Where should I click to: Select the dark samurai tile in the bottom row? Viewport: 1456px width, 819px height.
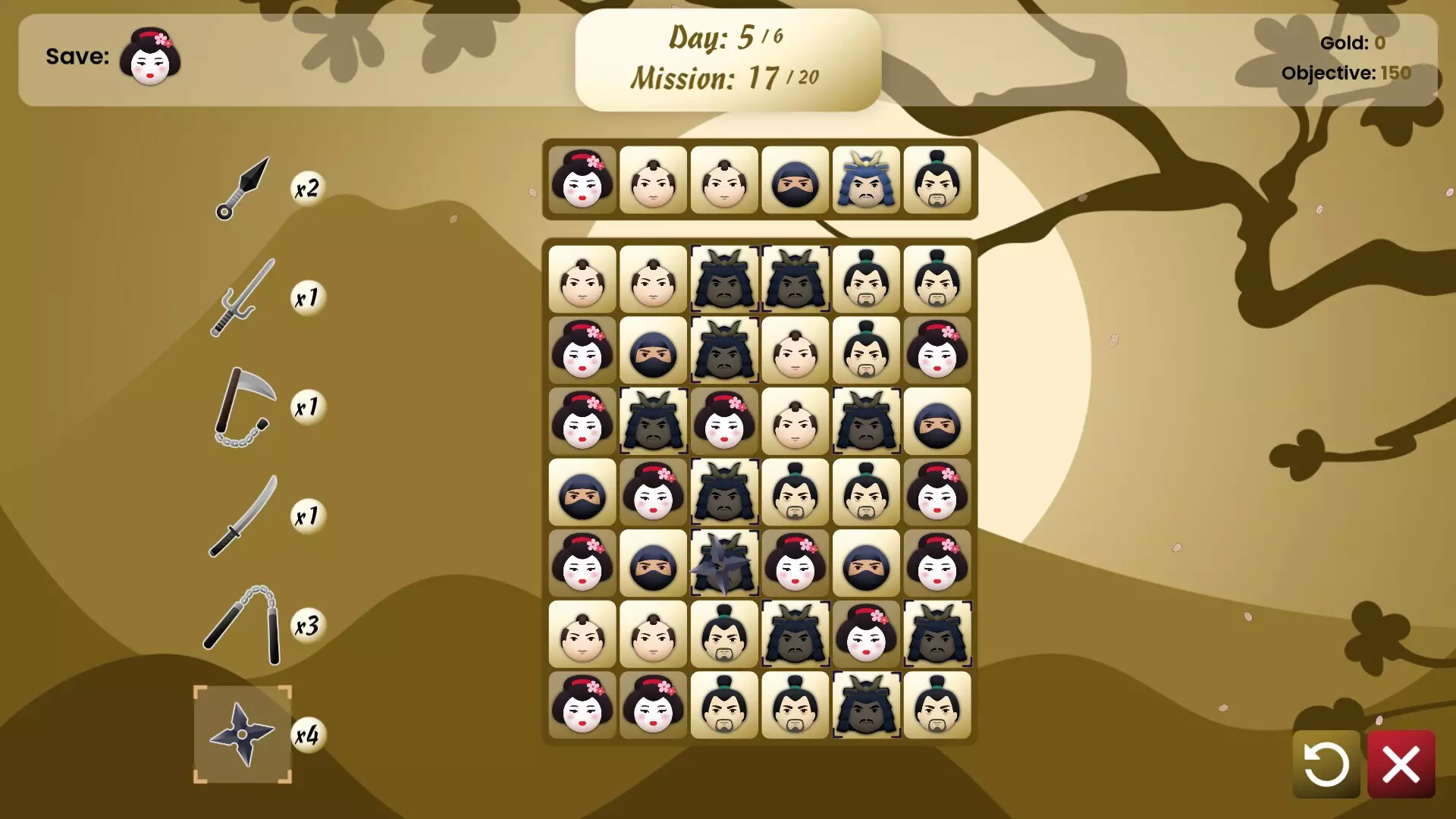pos(867,706)
